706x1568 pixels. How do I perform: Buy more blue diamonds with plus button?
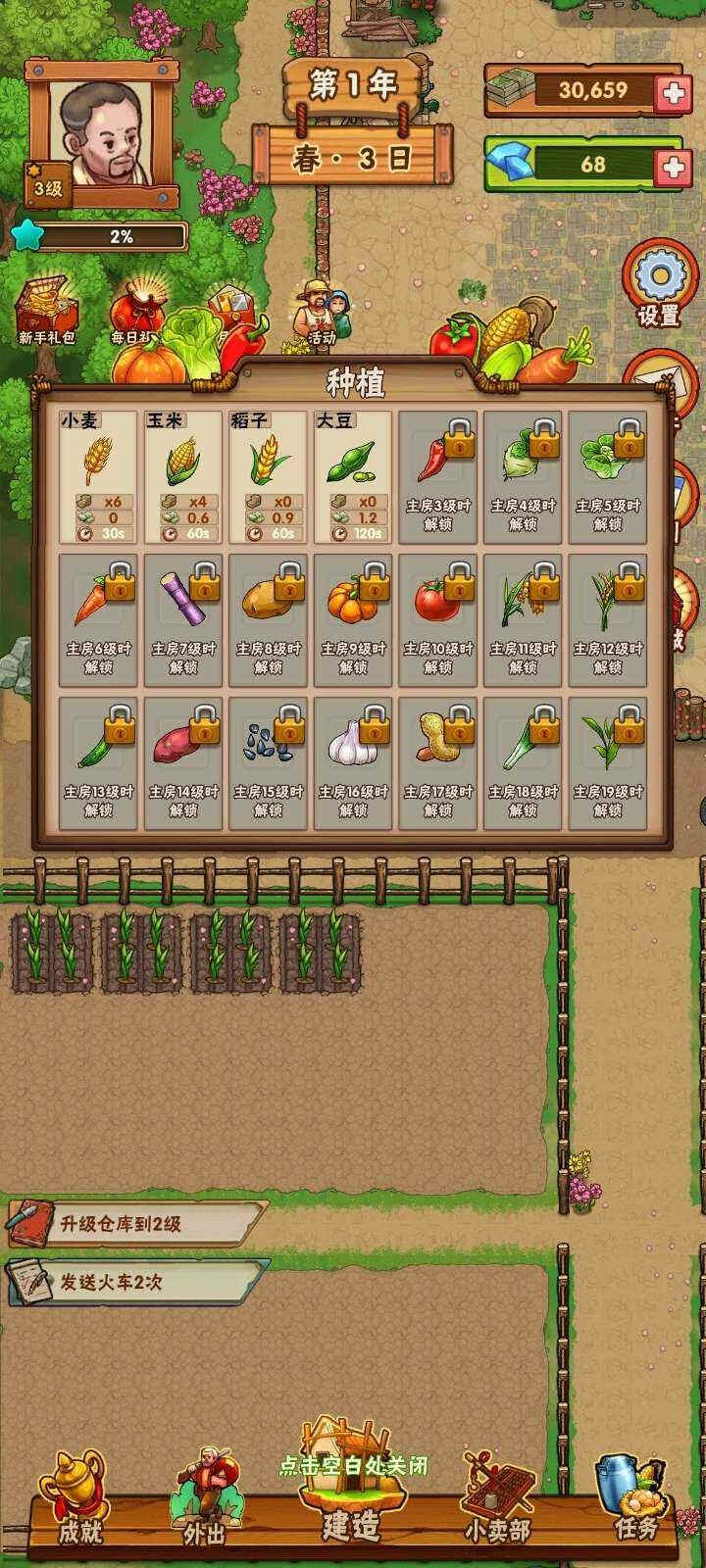pyautogui.click(x=672, y=165)
